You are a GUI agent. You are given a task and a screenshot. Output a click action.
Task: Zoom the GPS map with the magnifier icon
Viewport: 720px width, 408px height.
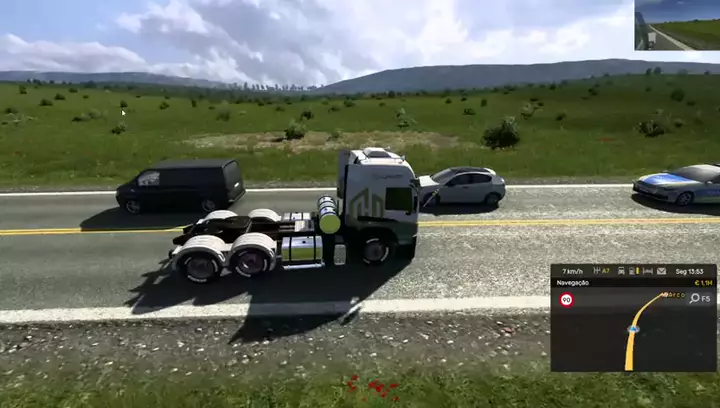[693, 298]
